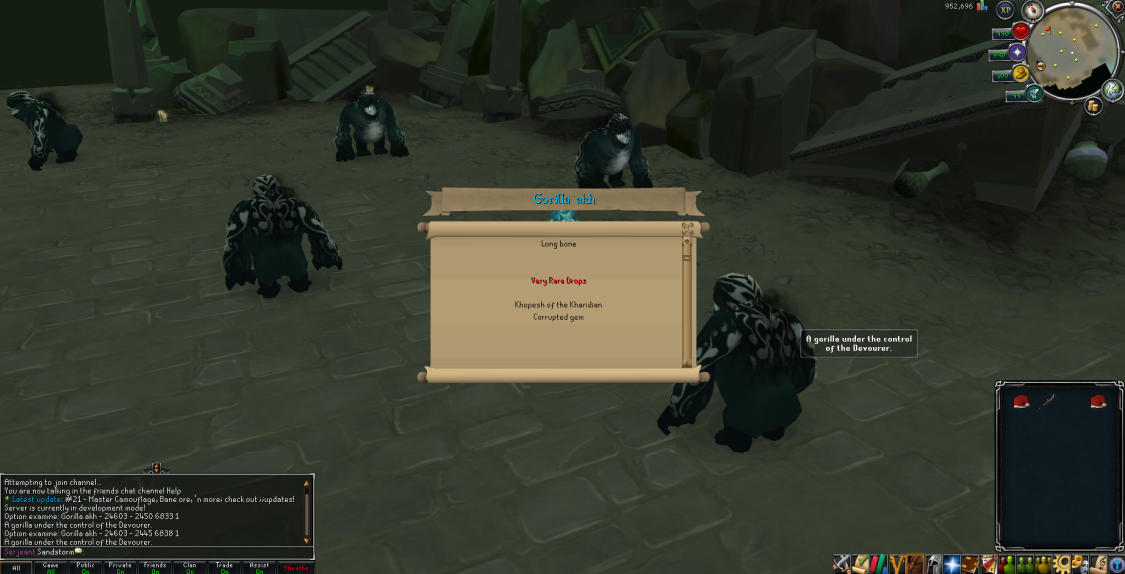Open the helmet worn equipment tab
The image size is (1125, 574).
click(x=932, y=564)
